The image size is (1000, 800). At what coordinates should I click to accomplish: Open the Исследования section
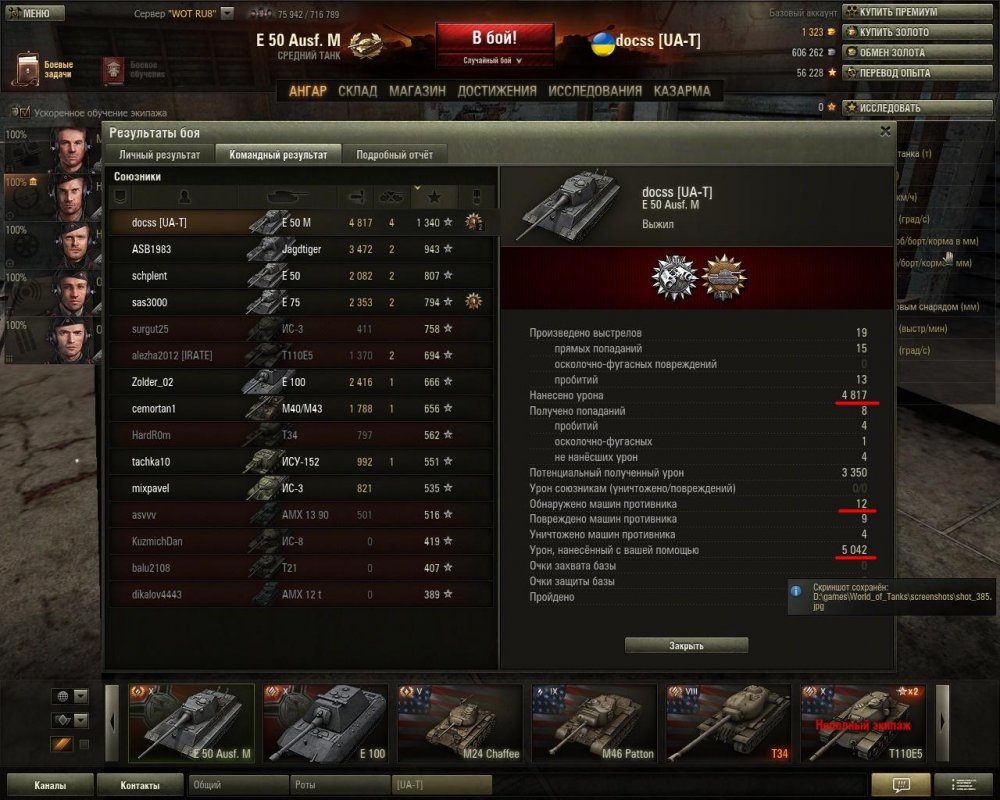[x=595, y=91]
